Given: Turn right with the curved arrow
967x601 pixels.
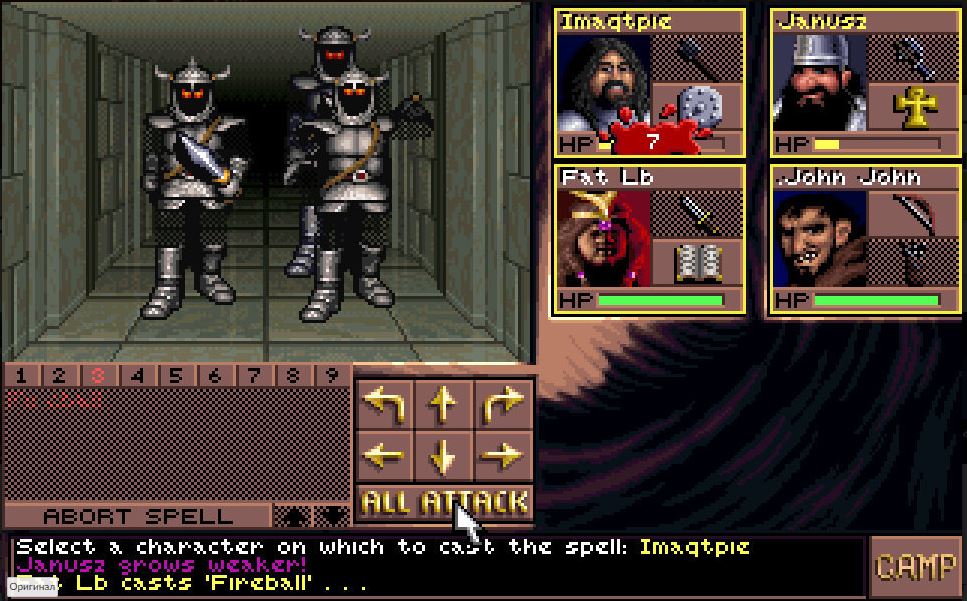Looking at the screenshot, I should click(503, 403).
